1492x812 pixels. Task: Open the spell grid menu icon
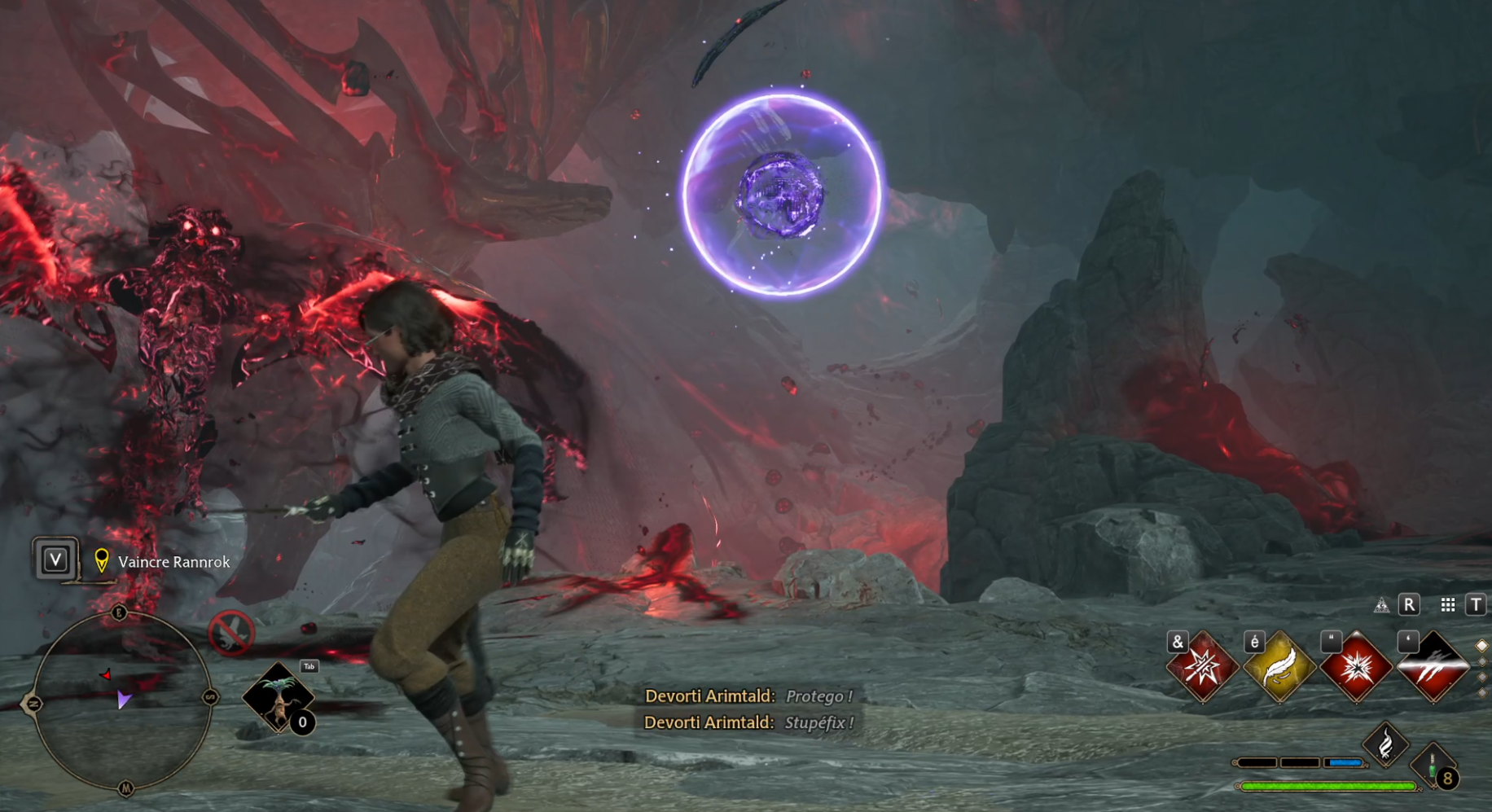click(x=1447, y=605)
